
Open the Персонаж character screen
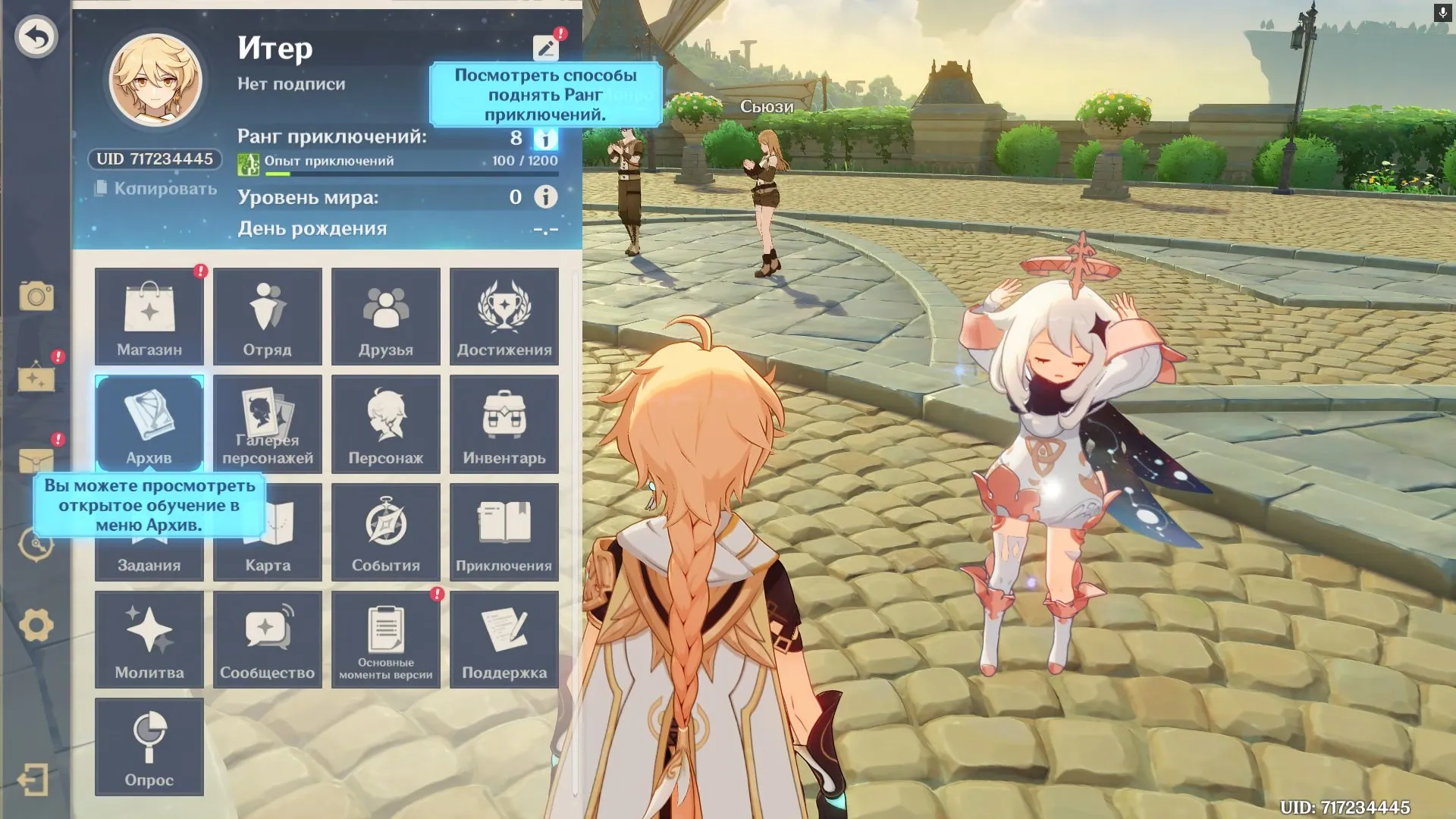[386, 424]
